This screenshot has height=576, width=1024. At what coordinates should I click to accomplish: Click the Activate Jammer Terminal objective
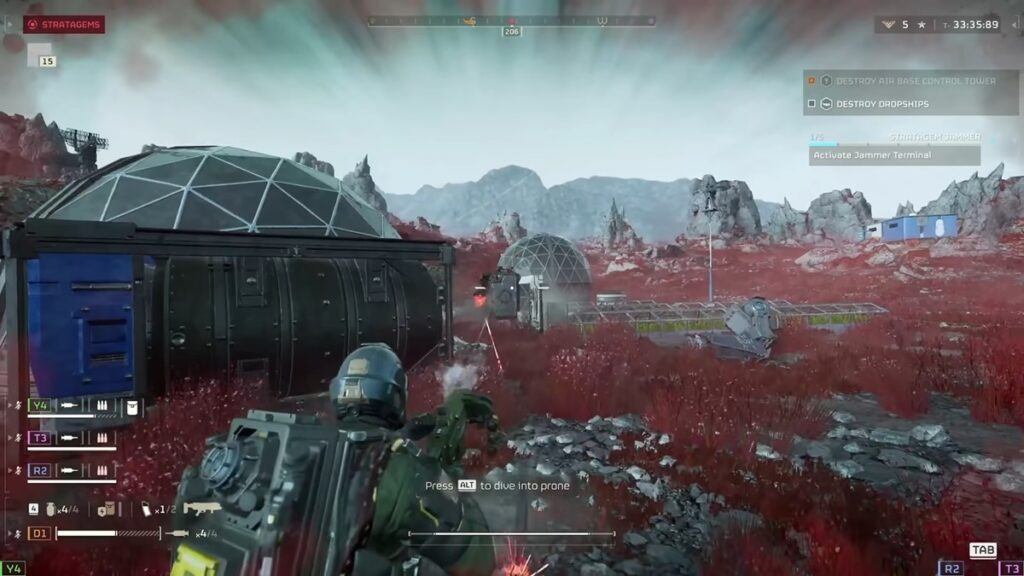coord(872,155)
